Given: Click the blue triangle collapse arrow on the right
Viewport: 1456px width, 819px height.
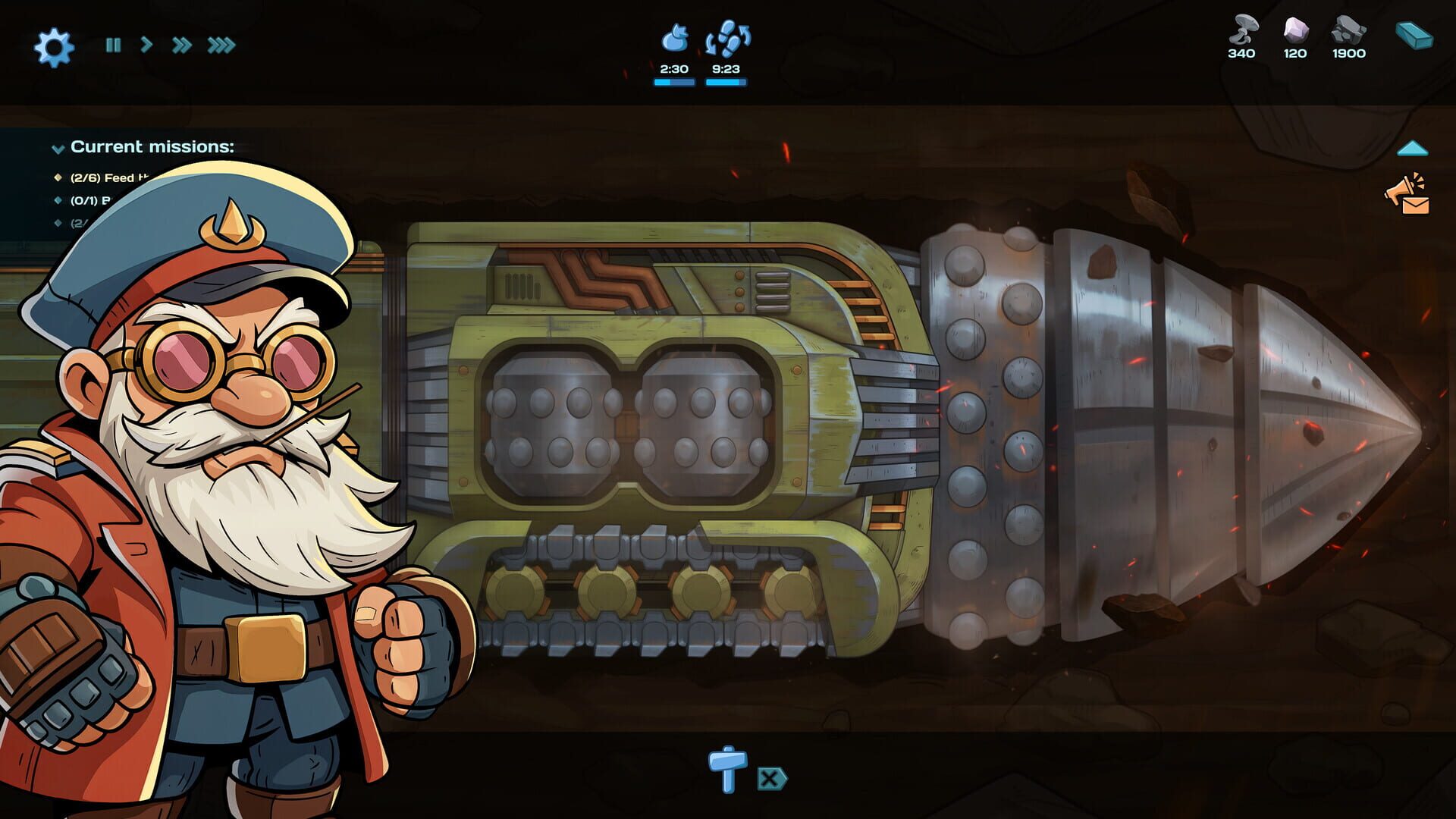Looking at the screenshot, I should click(1412, 147).
